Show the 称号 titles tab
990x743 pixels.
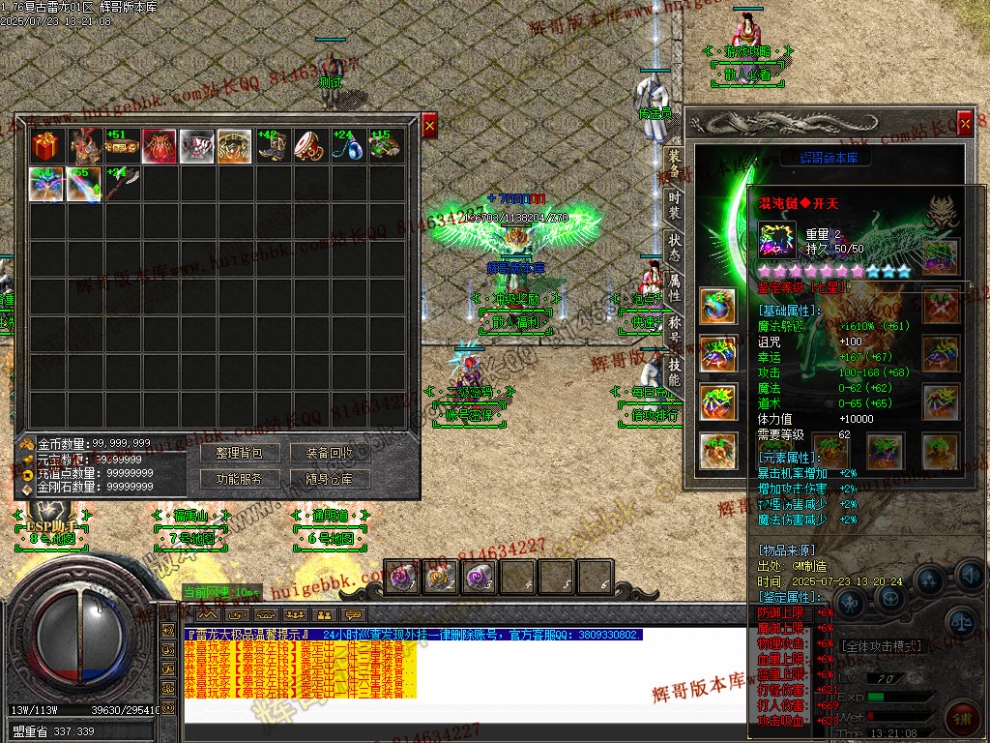tap(675, 333)
